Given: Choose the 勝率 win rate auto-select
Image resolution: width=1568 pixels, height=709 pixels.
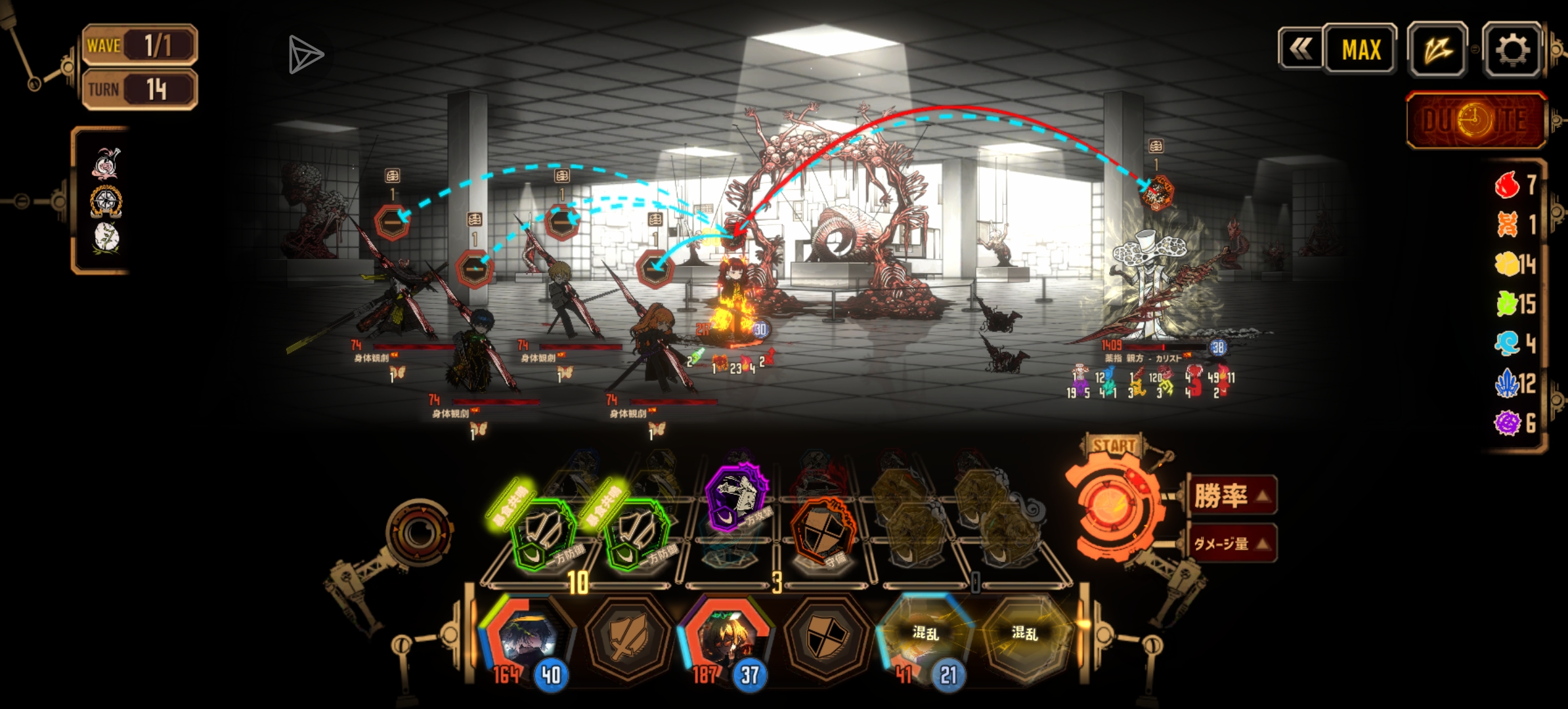Looking at the screenshot, I should pyautogui.click(x=1232, y=496).
